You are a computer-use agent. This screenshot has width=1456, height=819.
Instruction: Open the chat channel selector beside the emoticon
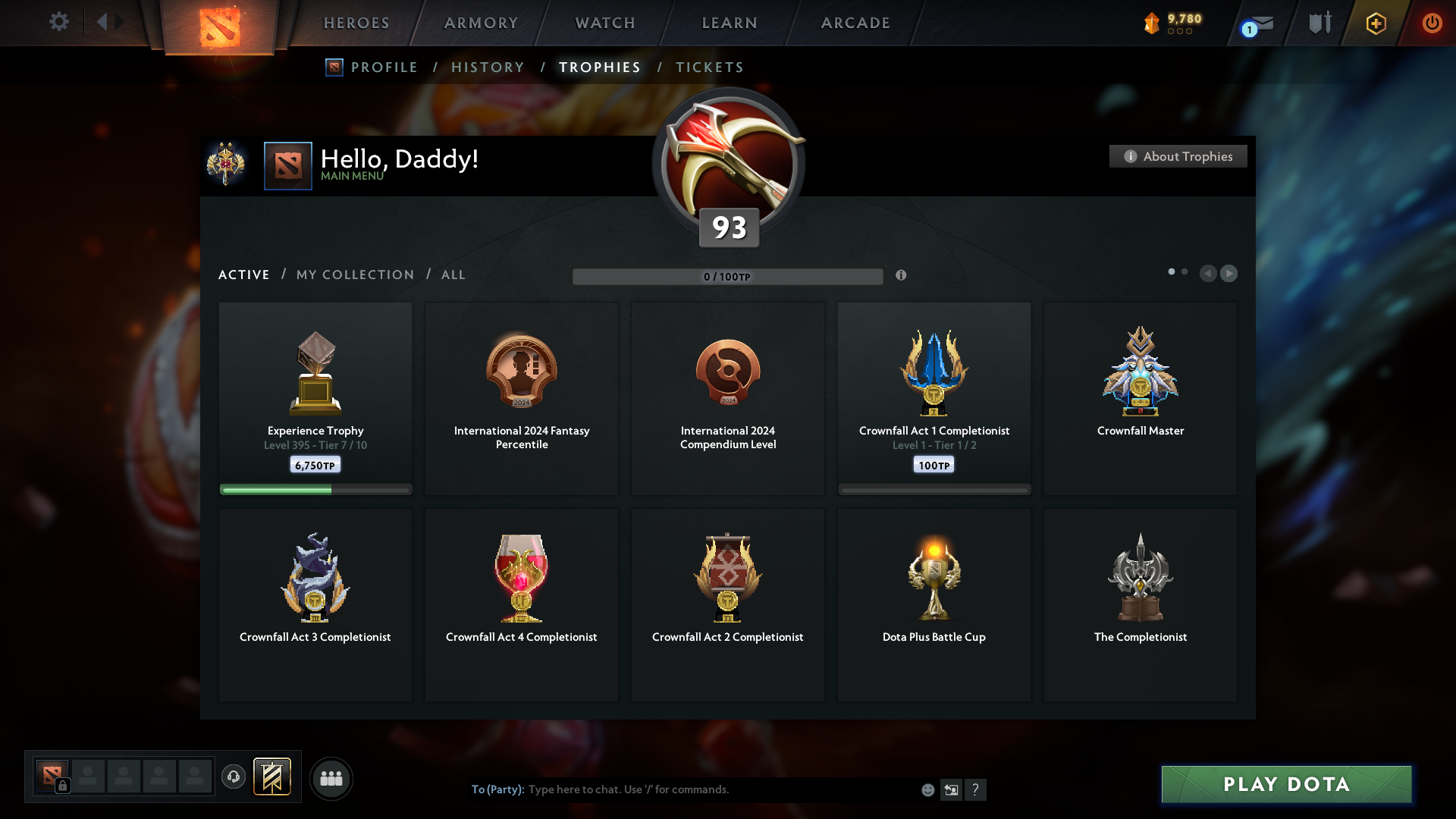(952, 789)
